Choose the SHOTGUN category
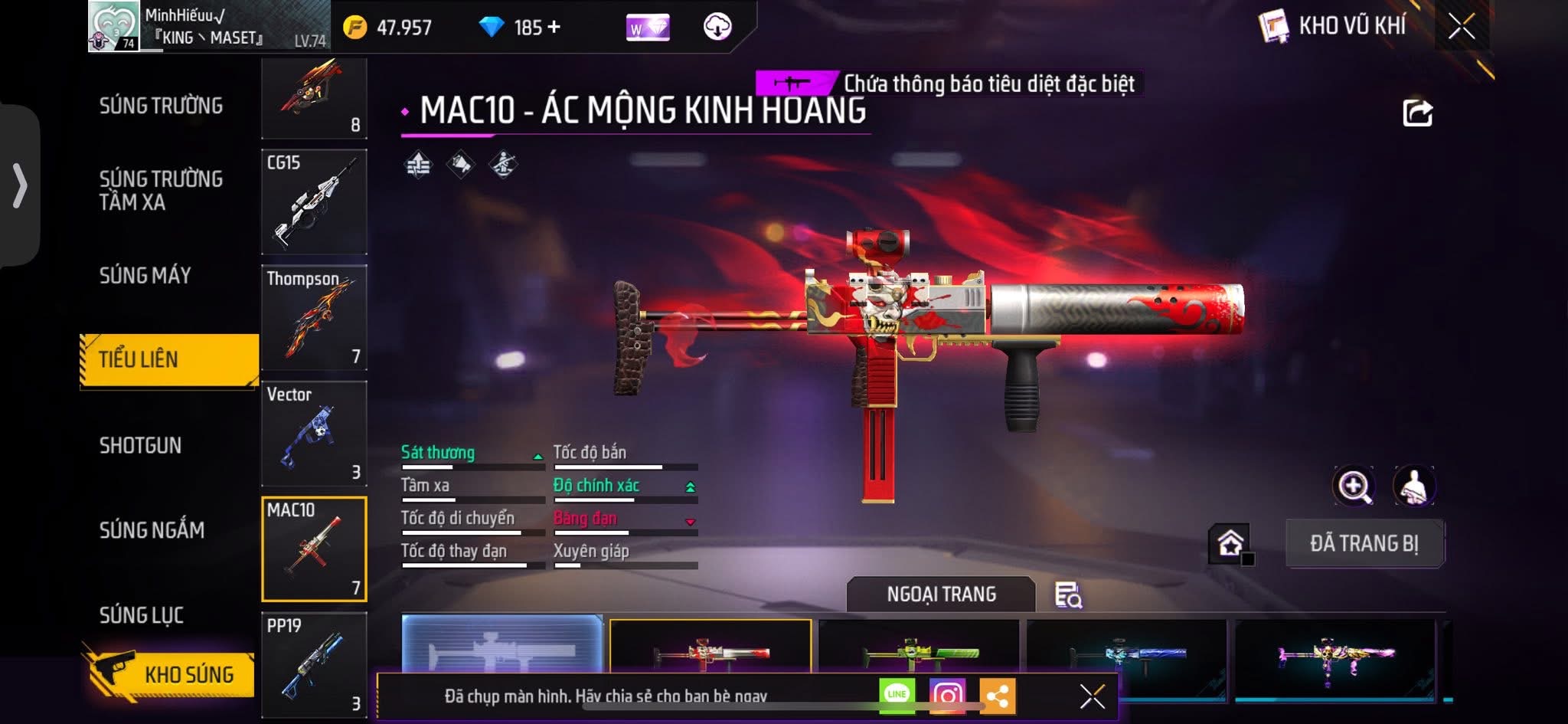 [x=140, y=445]
